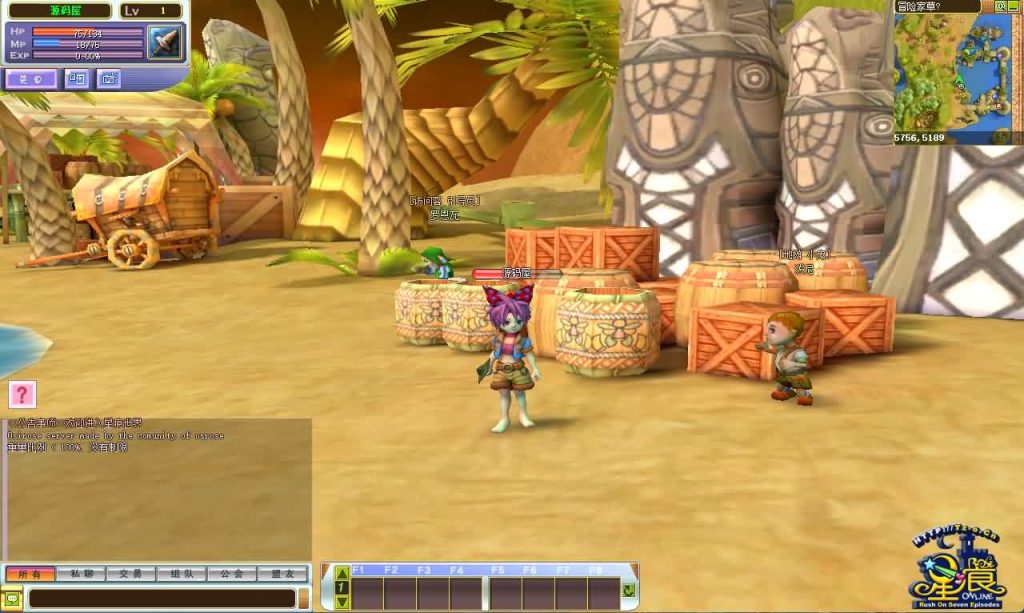This screenshot has height=613, width=1024.
Task: Open the 组队 party chat tab
Action: 181,574
